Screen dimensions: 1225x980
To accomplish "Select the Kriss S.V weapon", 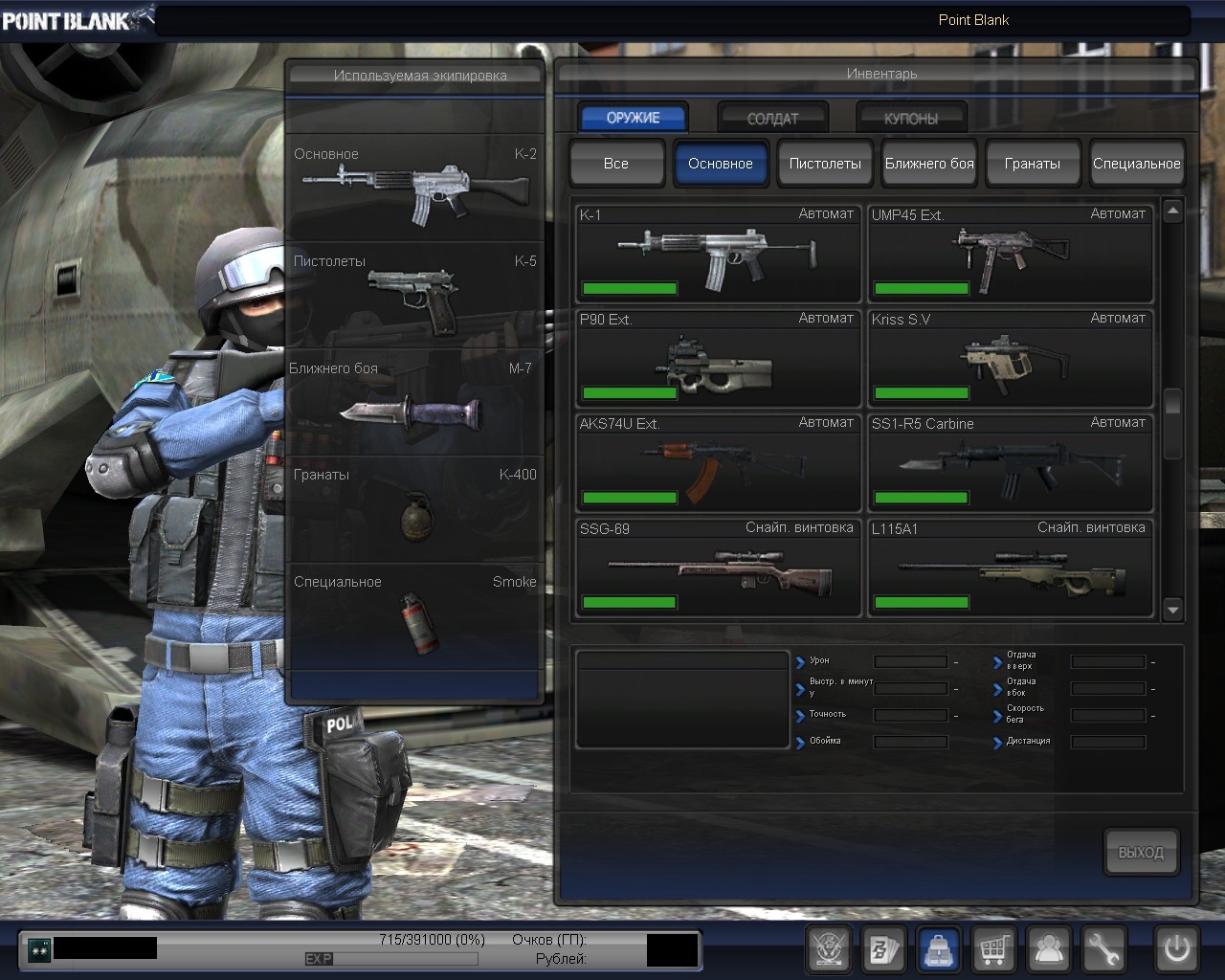I will 1010,358.
